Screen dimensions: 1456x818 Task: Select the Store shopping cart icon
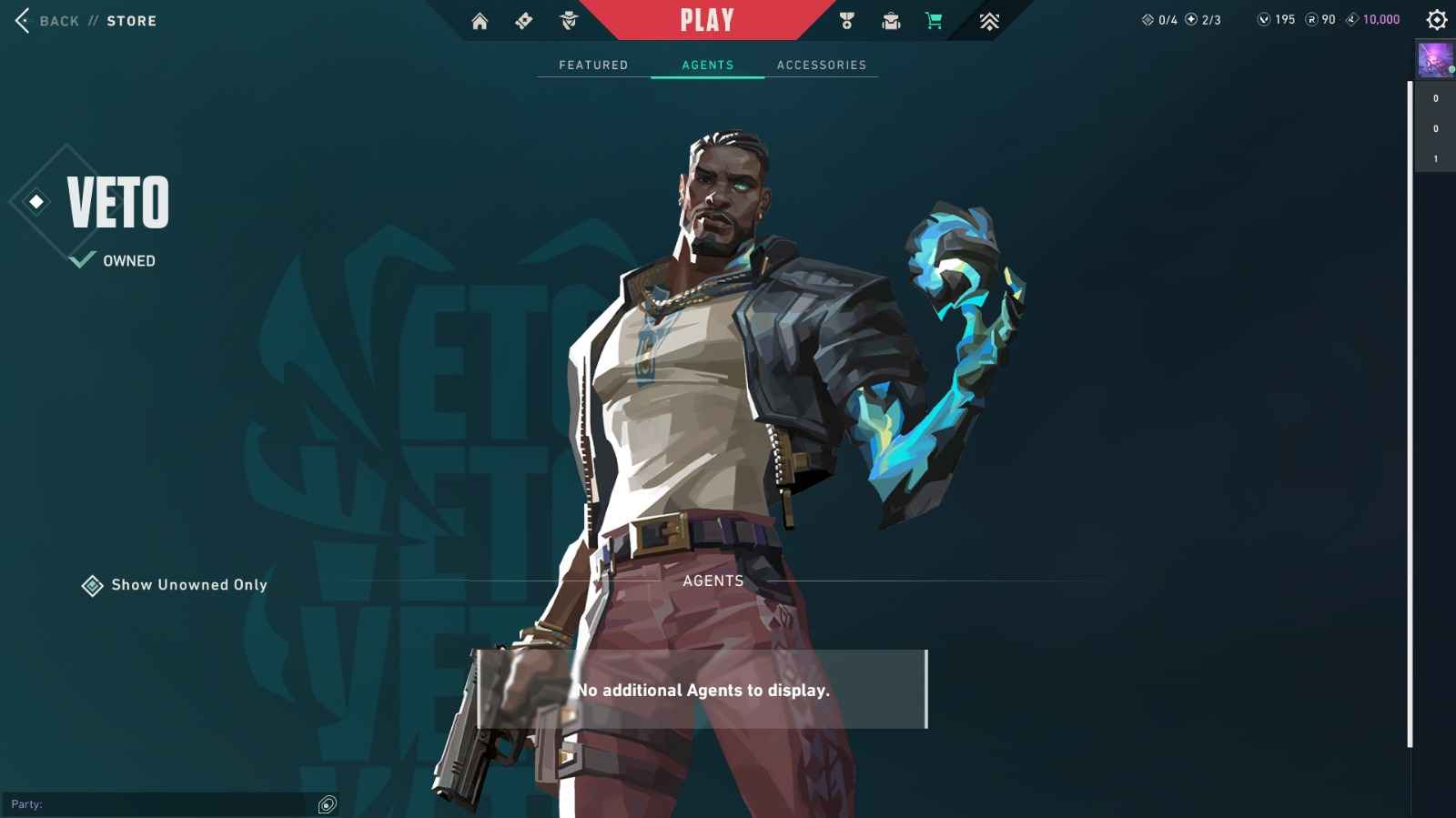[934, 19]
